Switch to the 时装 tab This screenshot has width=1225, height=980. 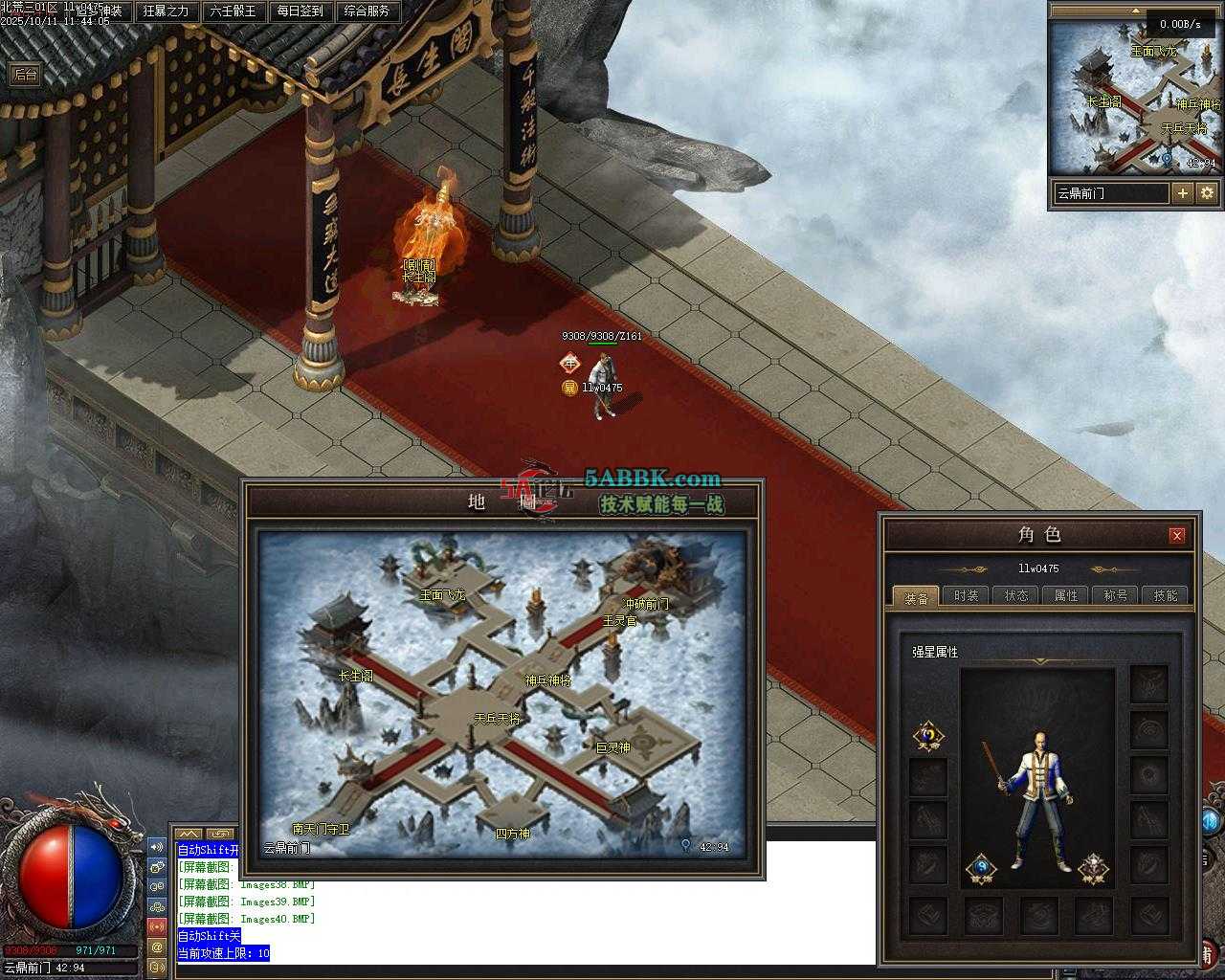point(967,595)
